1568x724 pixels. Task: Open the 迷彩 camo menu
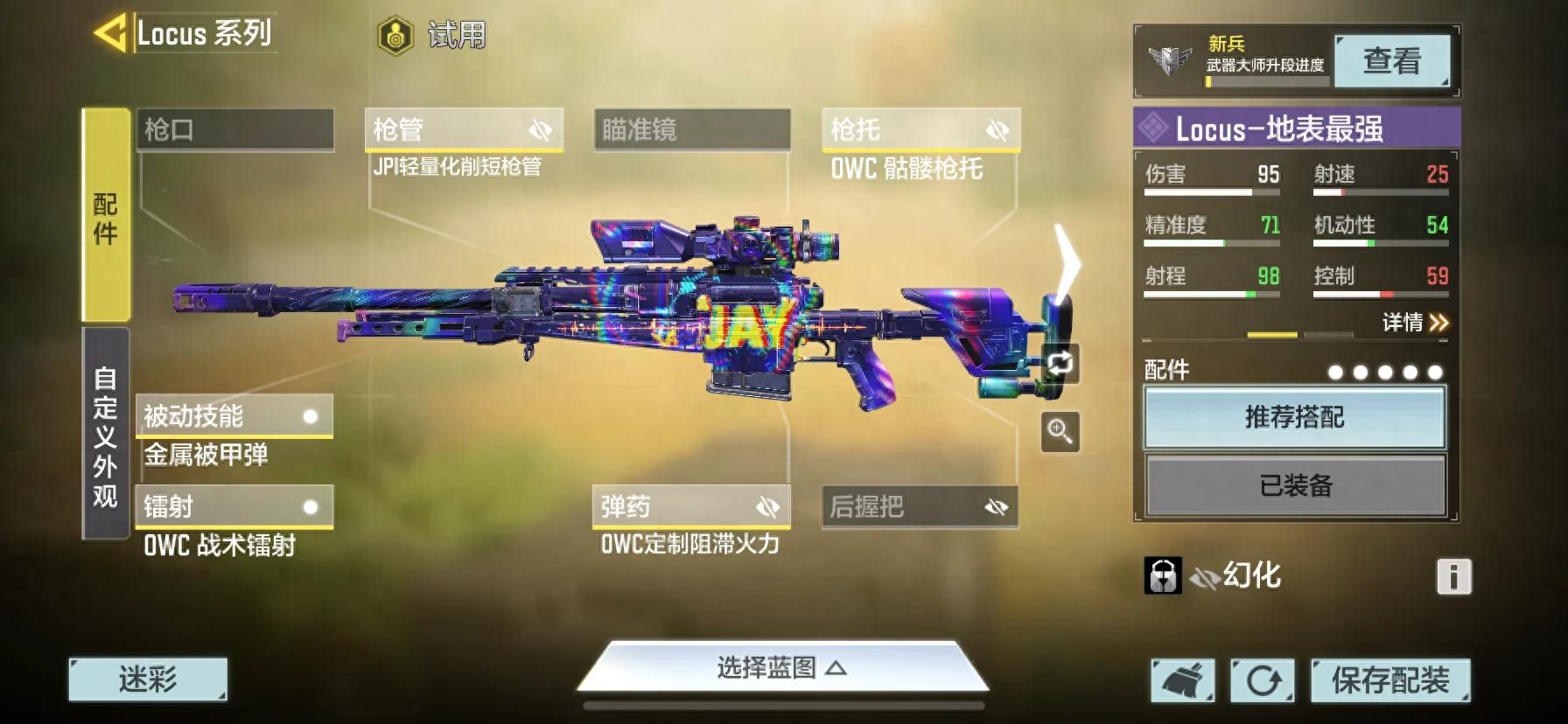[x=148, y=679]
